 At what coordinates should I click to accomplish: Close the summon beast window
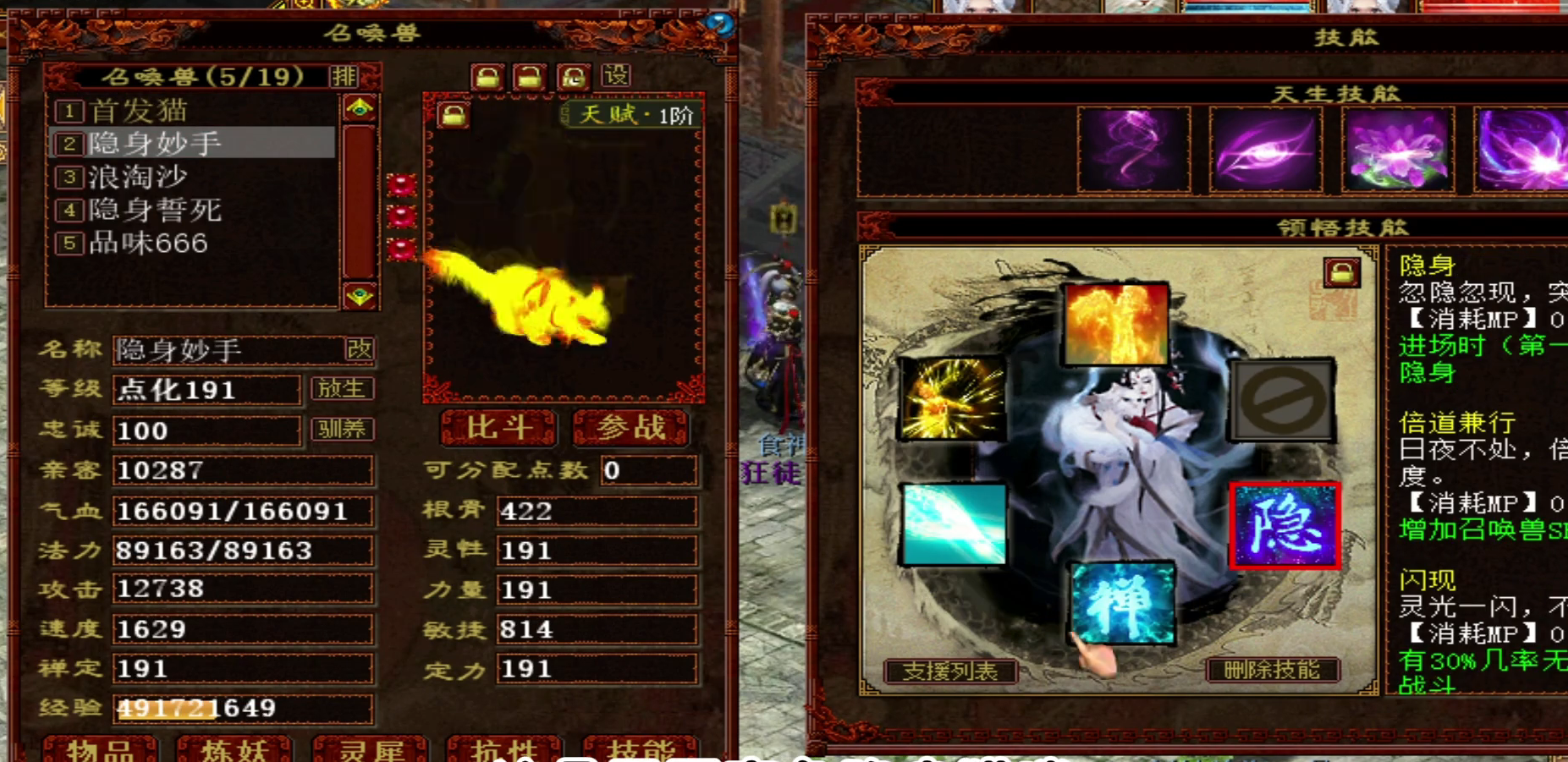point(719,24)
